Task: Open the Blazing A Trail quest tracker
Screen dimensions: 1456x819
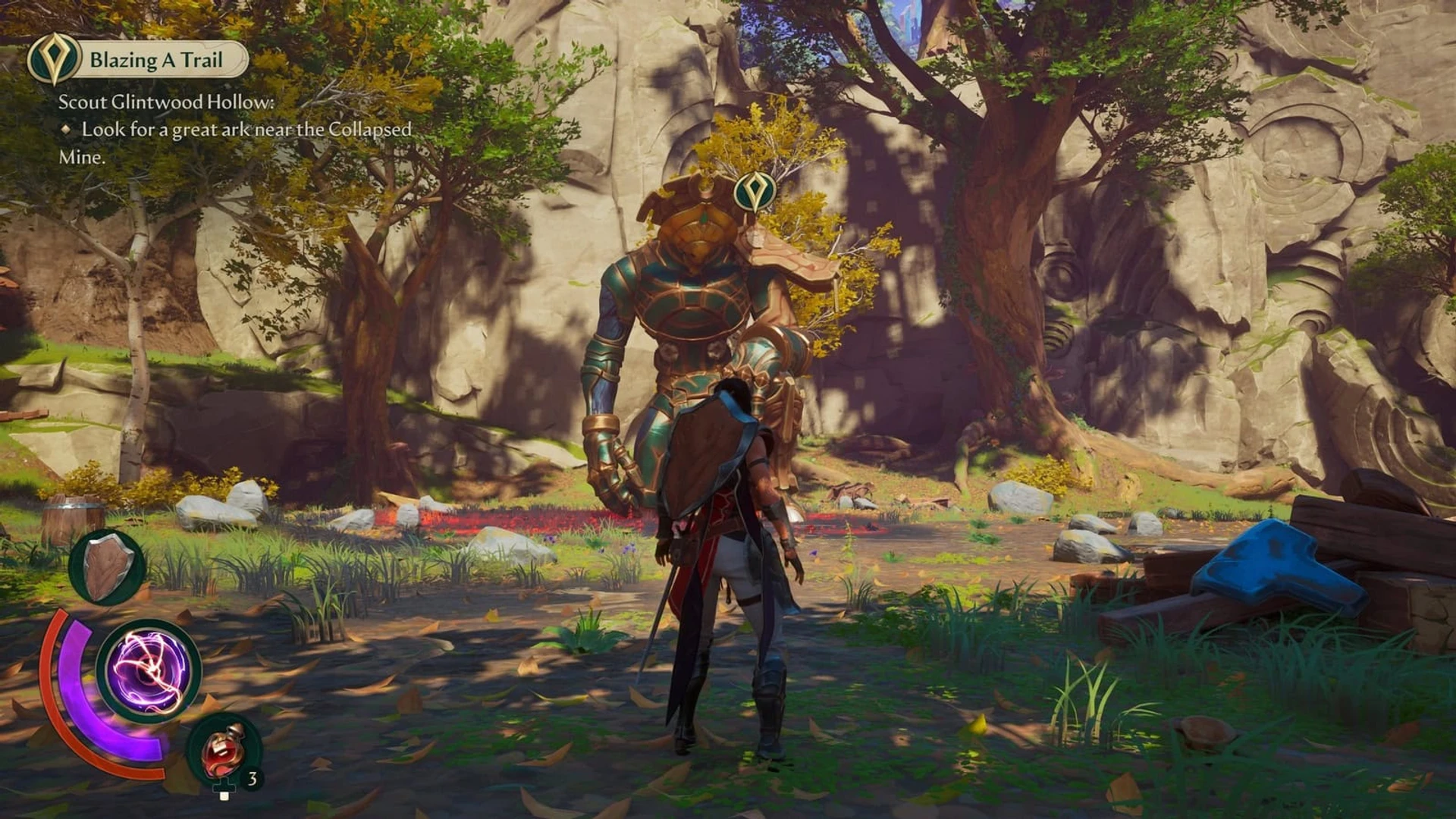Action: 155,60
